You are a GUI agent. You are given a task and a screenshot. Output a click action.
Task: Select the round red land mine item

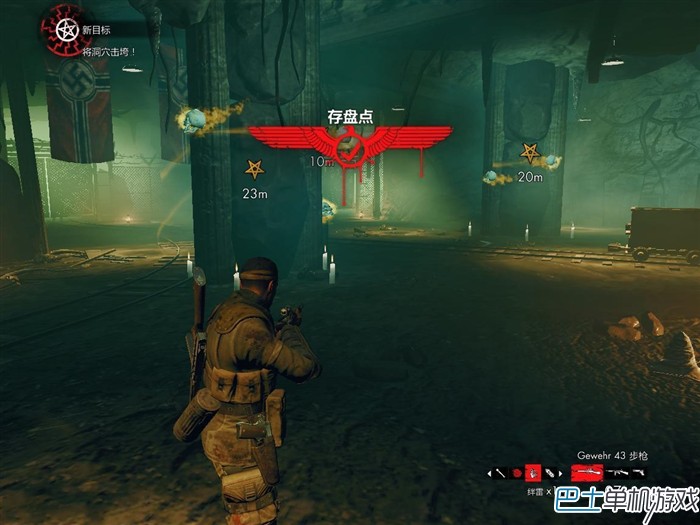[517, 472]
